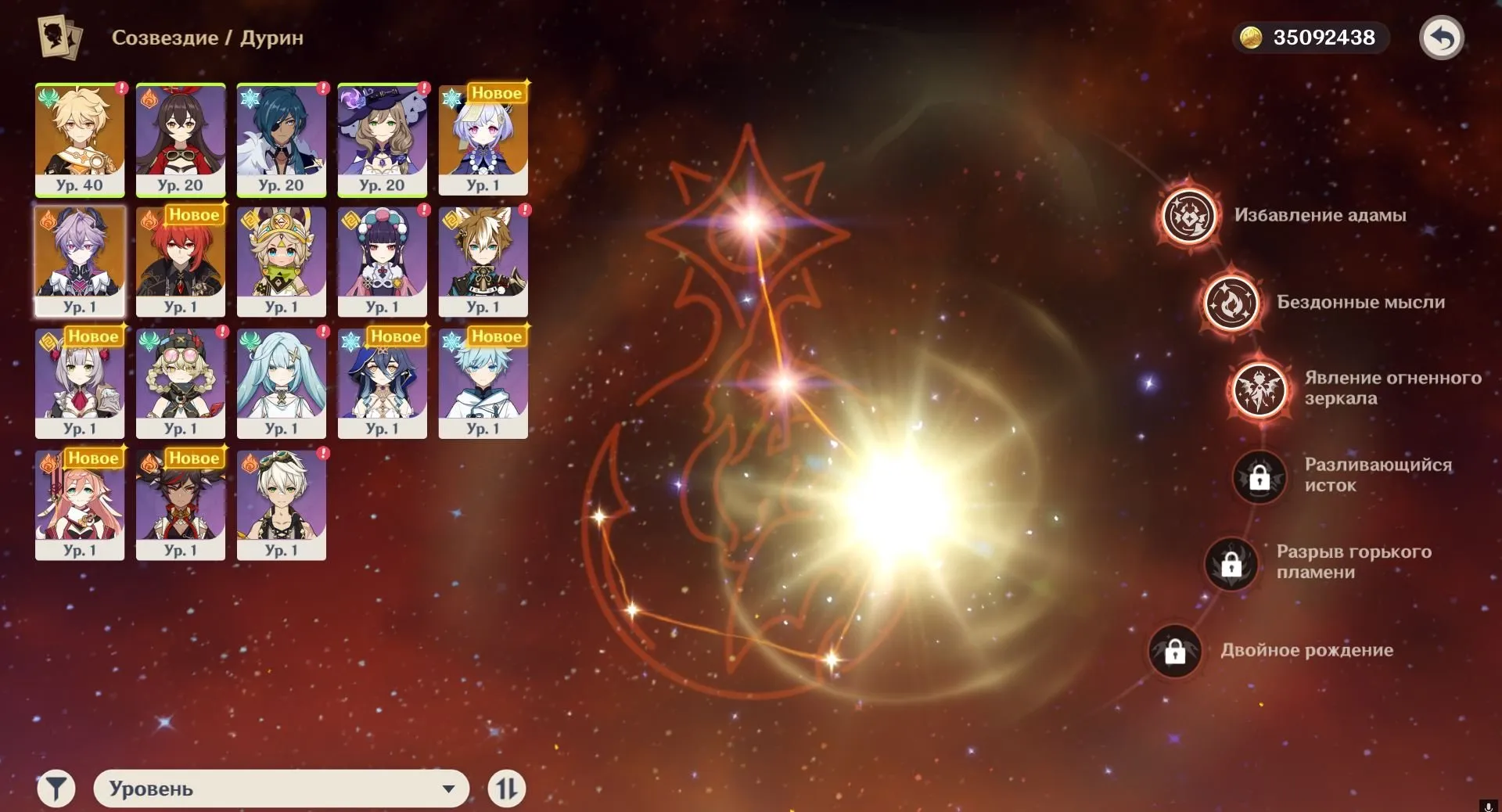The height and width of the screenshot is (812, 1502).
Task: Open the character filter funnel icon
Action: pyautogui.click(x=56, y=789)
